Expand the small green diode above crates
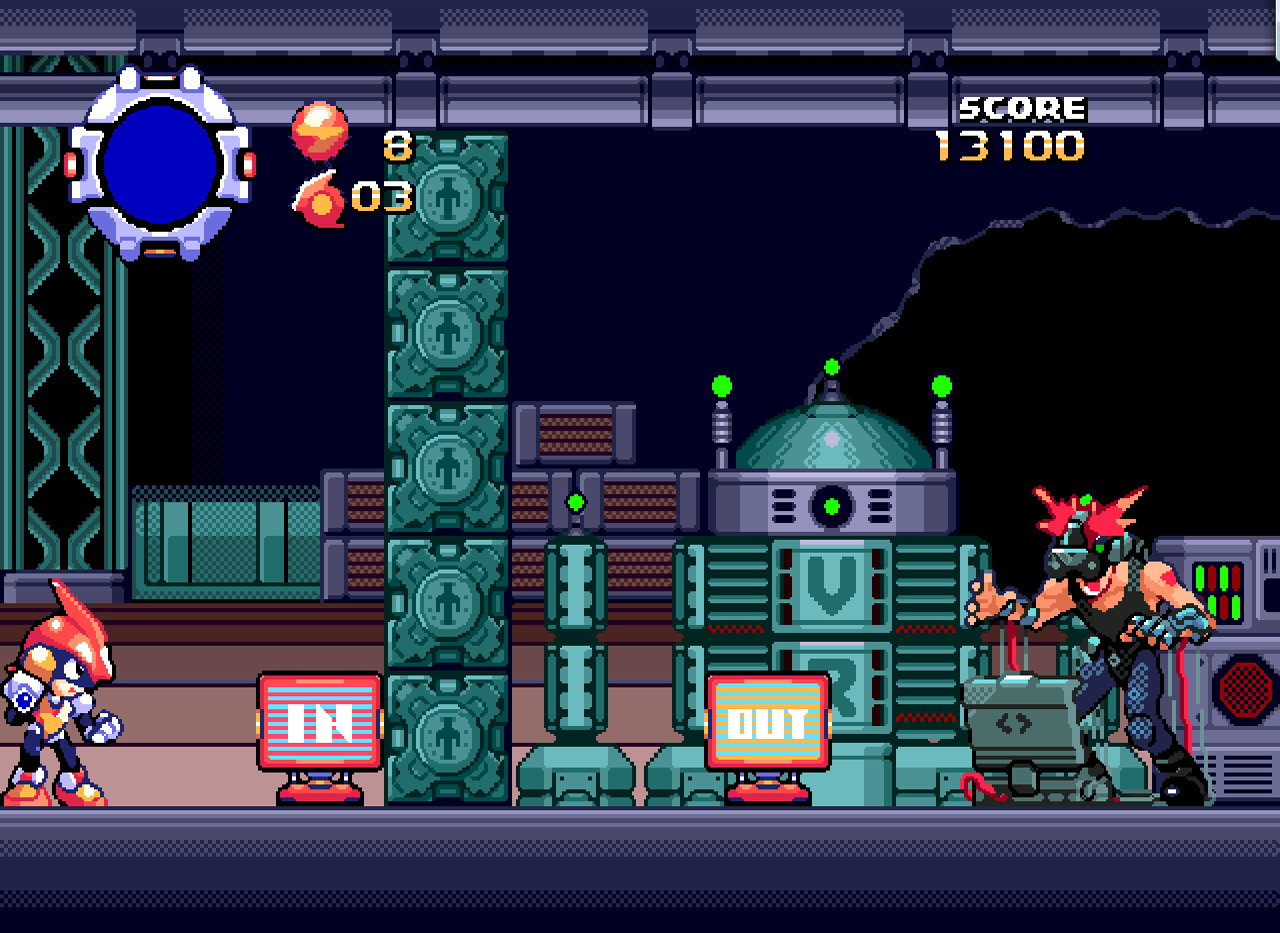The image size is (1280, 933). (x=577, y=505)
